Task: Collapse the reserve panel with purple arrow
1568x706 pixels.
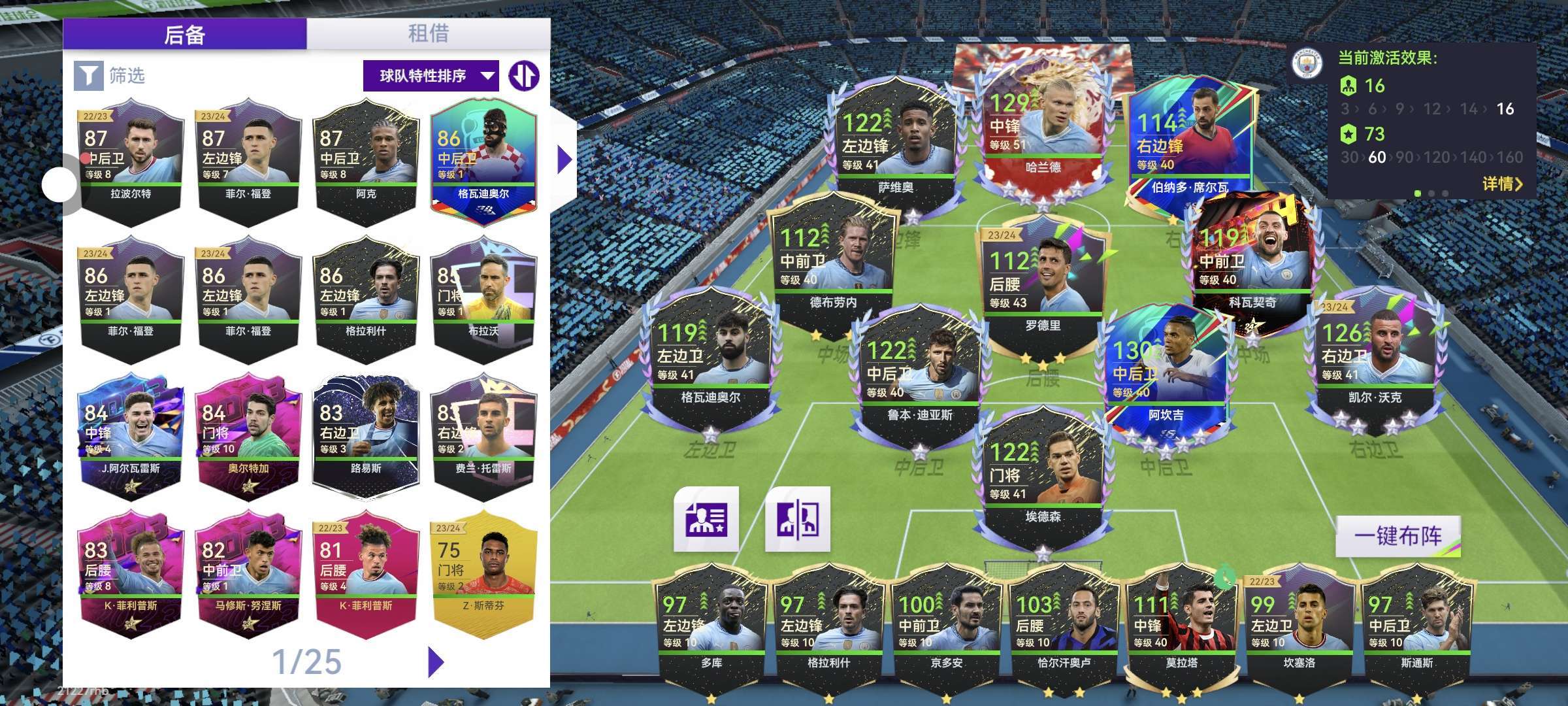Action: pos(564,160)
